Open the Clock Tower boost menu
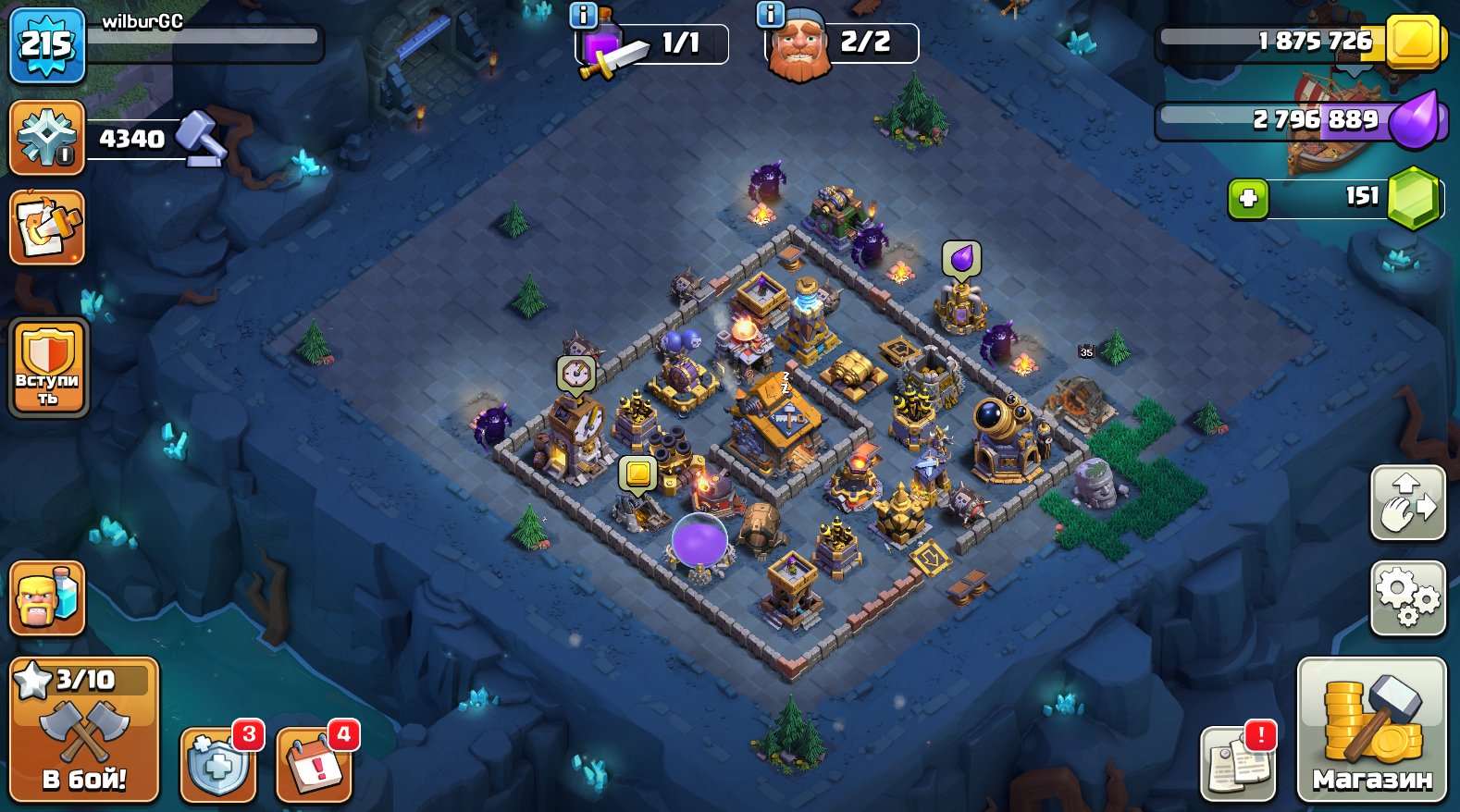The height and width of the screenshot is (812, 1460). coord(575,373)
